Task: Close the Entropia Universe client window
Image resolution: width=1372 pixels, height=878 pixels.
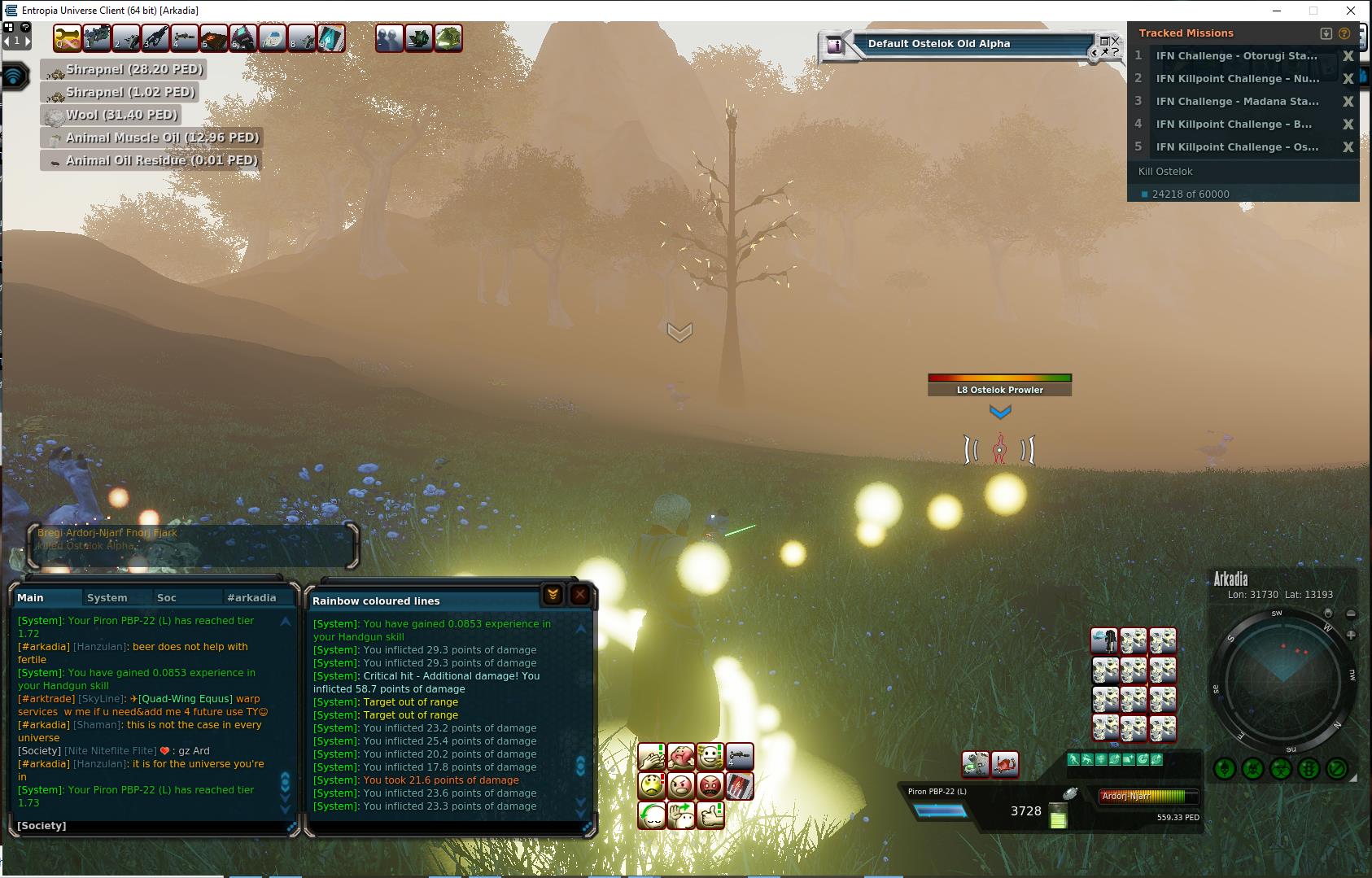Action: [x=1351, y=11]
